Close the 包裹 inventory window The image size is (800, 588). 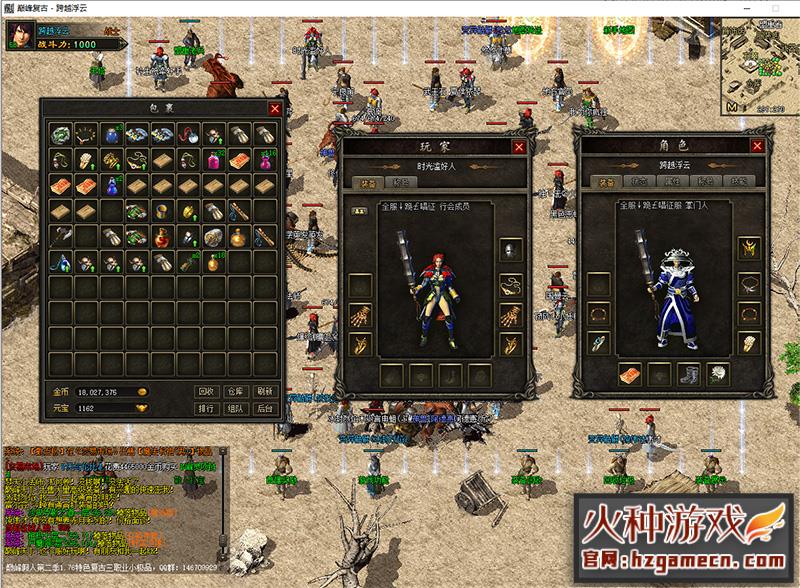coord(275,108)
